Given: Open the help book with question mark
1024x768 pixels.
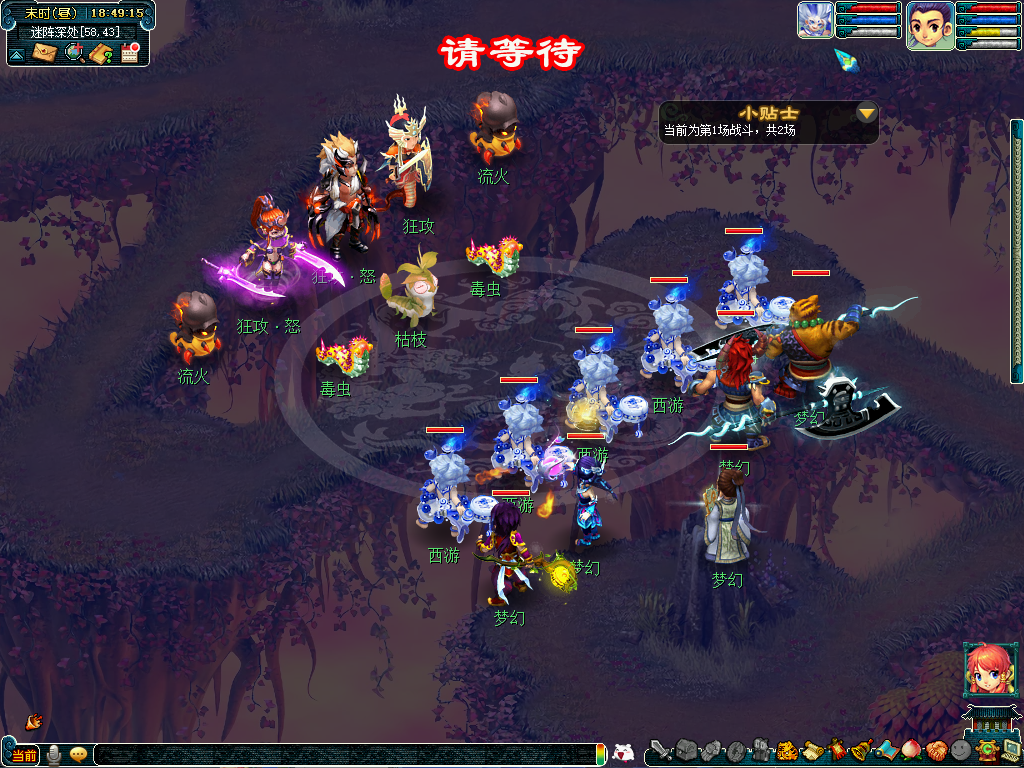Looking at the screenshot, I should point(101,53).
